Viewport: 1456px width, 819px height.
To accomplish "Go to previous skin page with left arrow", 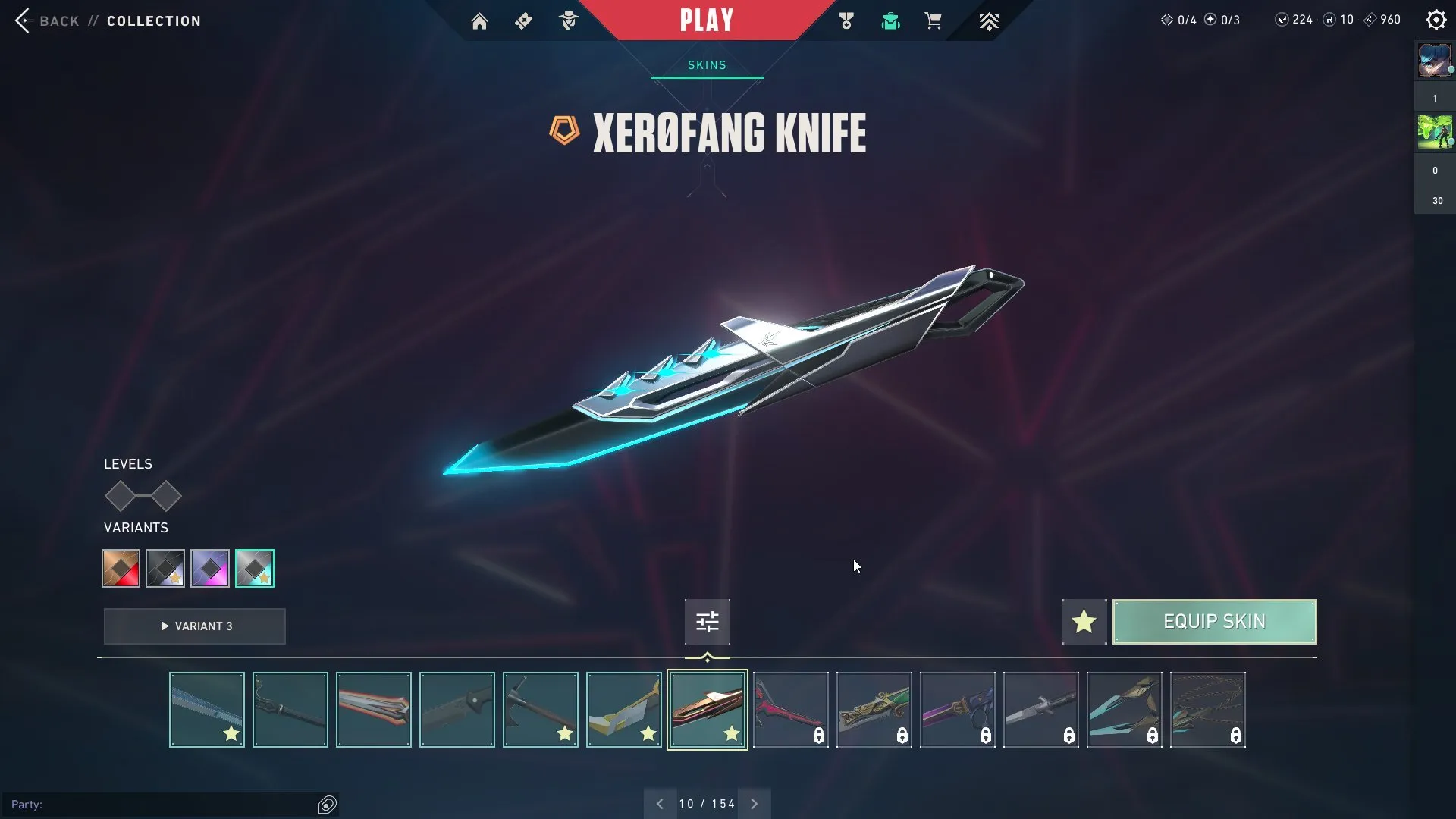I will 659,803.
